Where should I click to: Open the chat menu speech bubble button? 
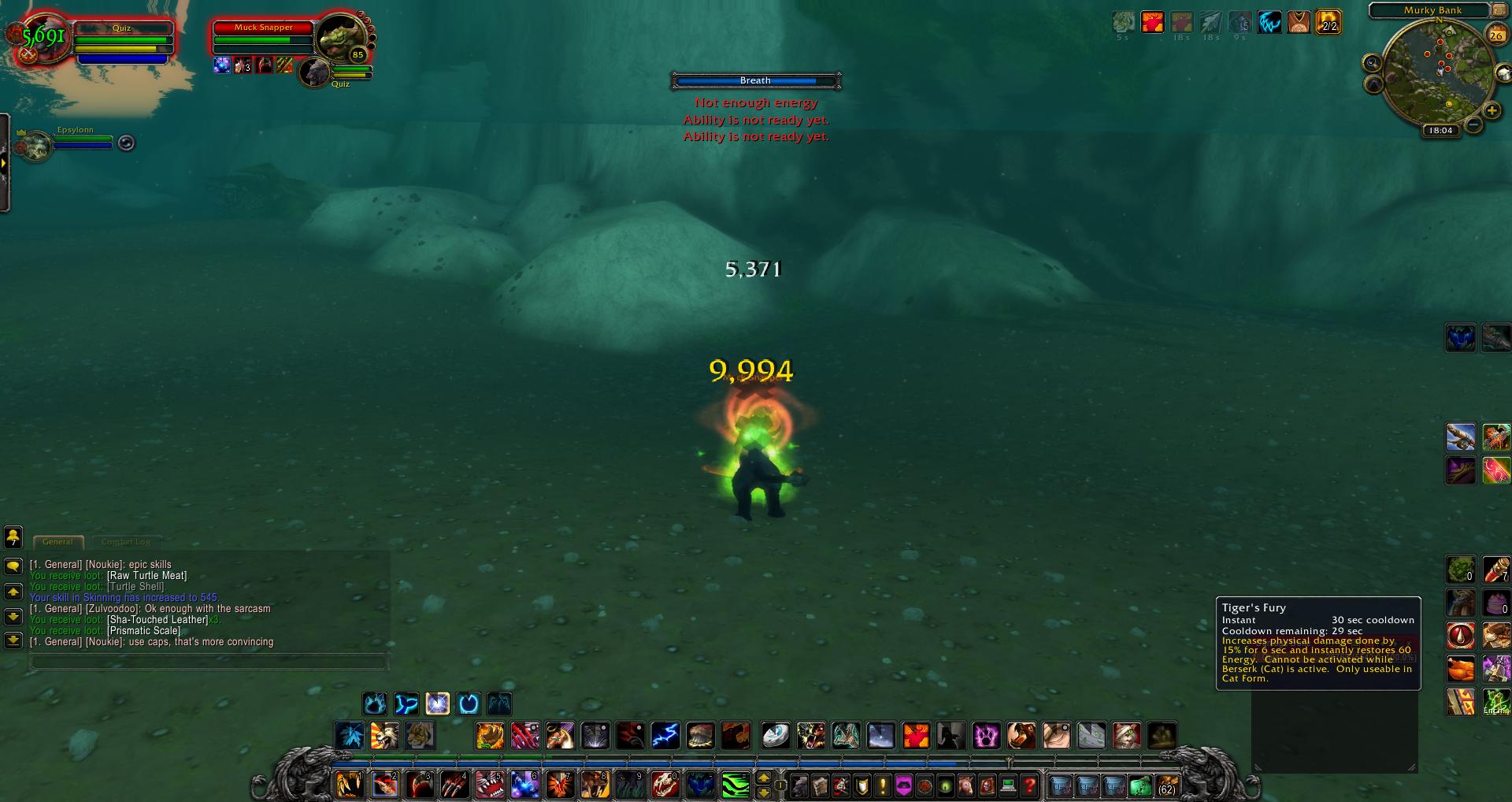point(13,566)
